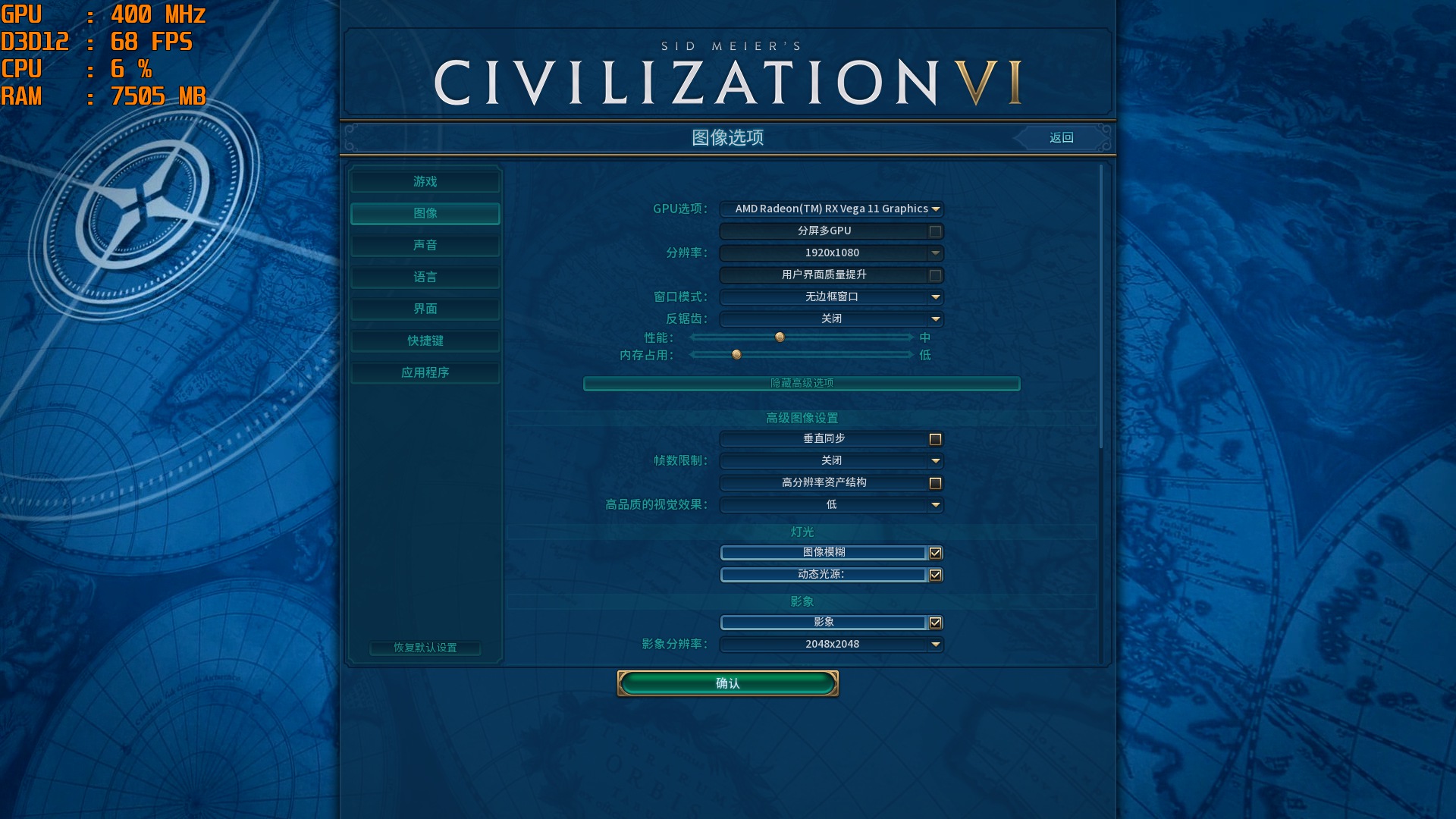Open the 快捷键 hotkeys tab
Screen dimensions: 1456x819
click(x=424, y=340)
